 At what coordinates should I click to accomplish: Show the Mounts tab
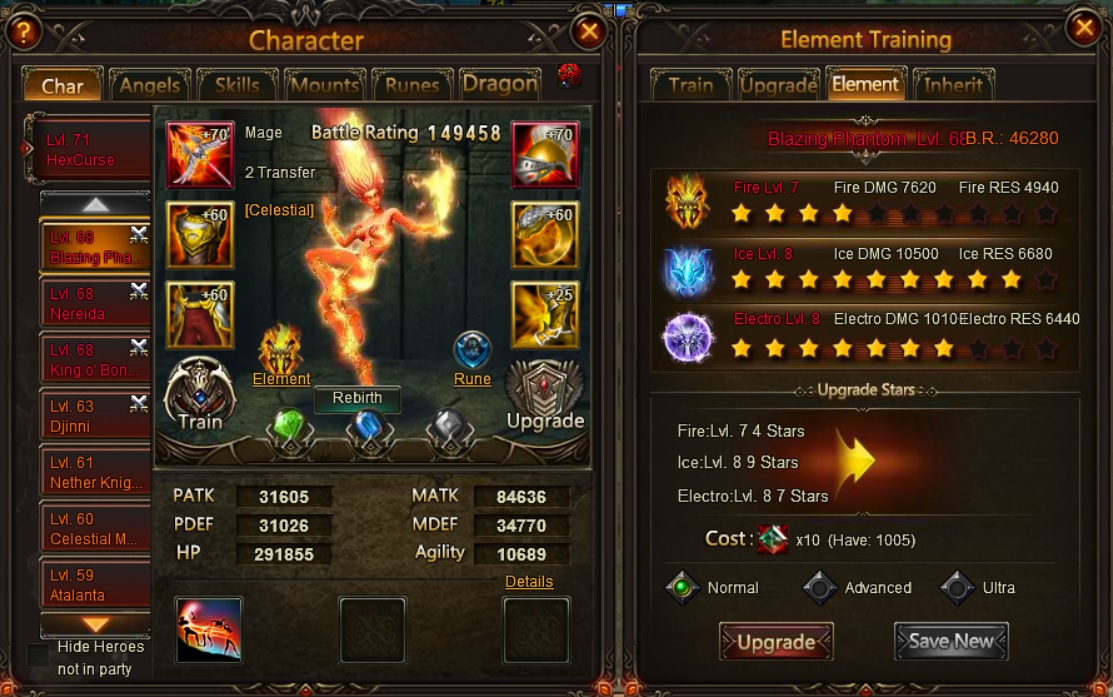click(x=324, y=86)
